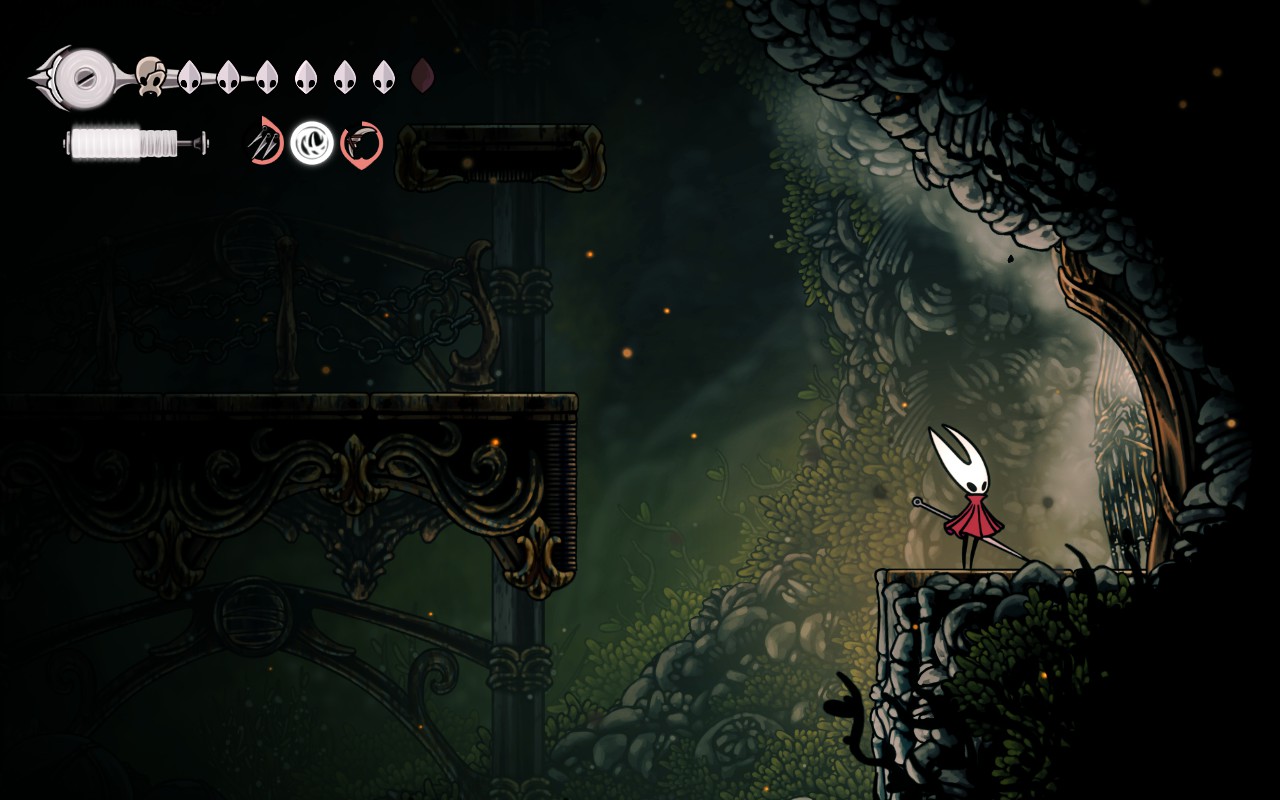
Task: Choose the curved blade tool icon
Action: pos(361,144)
